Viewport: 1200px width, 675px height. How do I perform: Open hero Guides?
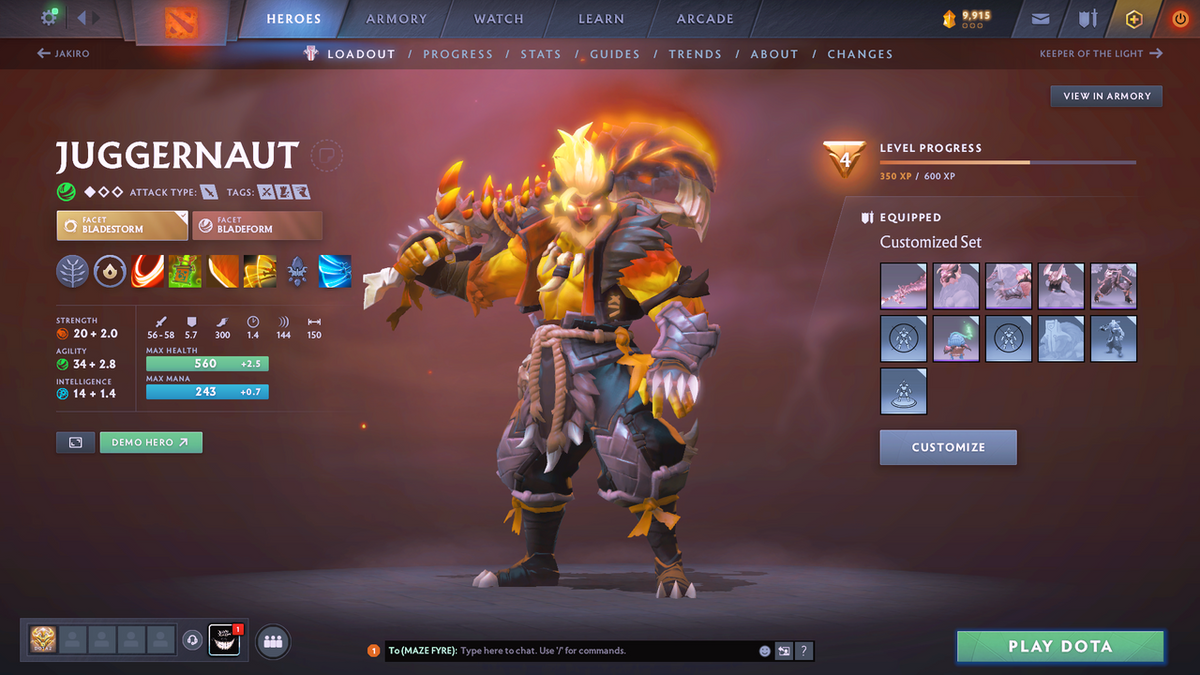[x=615, y=54]
